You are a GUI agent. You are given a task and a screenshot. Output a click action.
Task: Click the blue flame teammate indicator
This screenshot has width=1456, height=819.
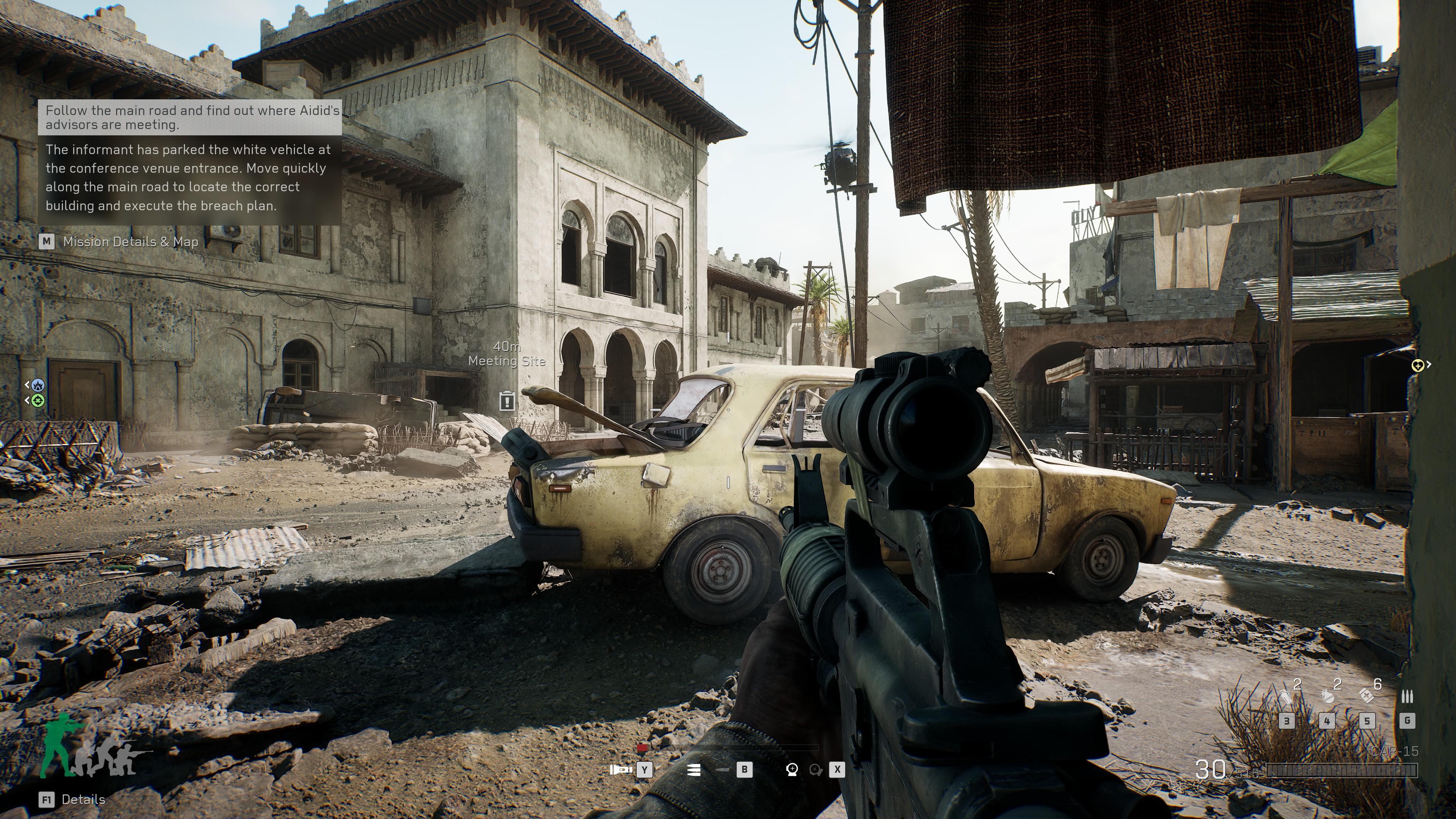point(38,385)
